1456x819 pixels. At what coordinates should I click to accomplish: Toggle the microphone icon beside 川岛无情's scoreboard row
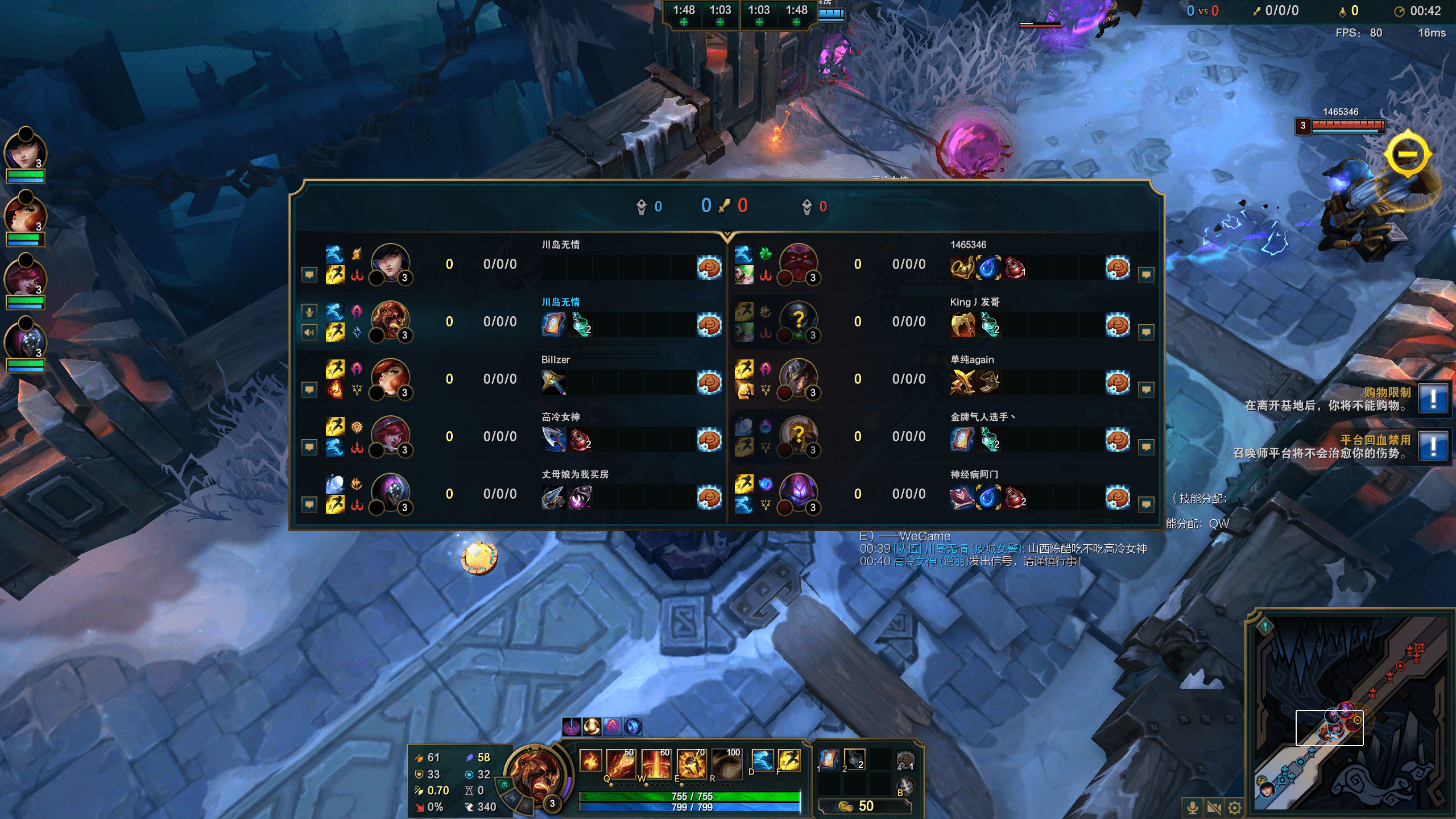point(309,311)
